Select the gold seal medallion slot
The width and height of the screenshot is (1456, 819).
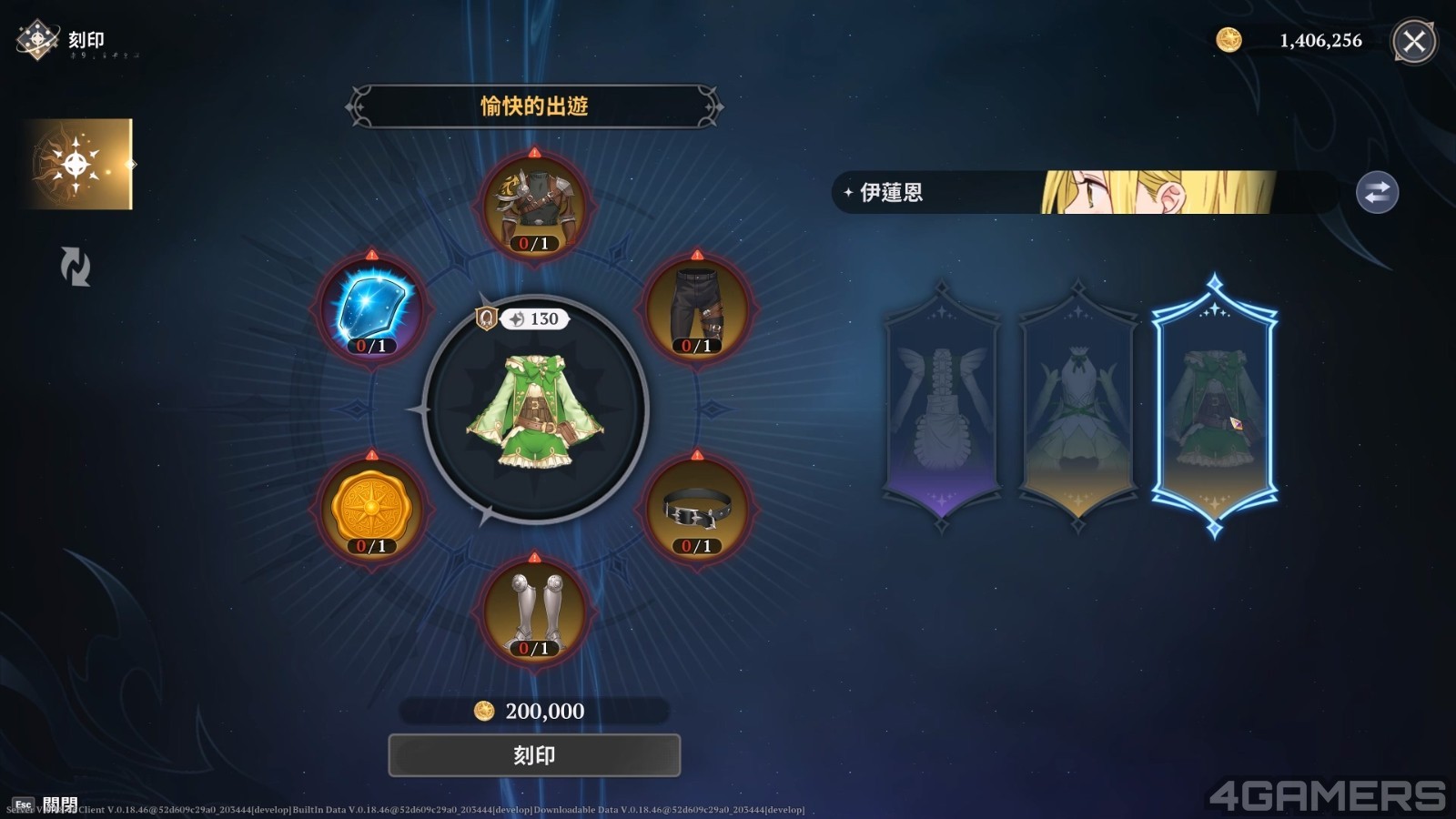tap(372, 508)
